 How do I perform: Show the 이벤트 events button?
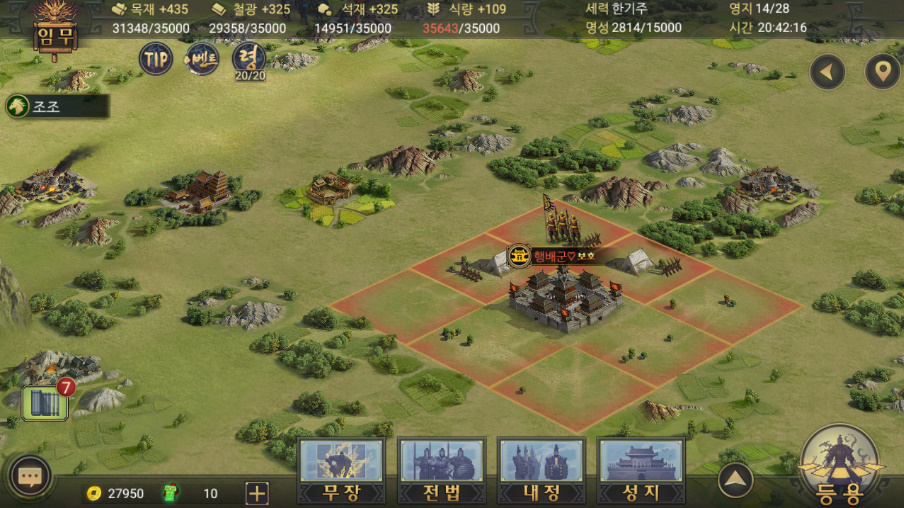click(x=202, y=59)
